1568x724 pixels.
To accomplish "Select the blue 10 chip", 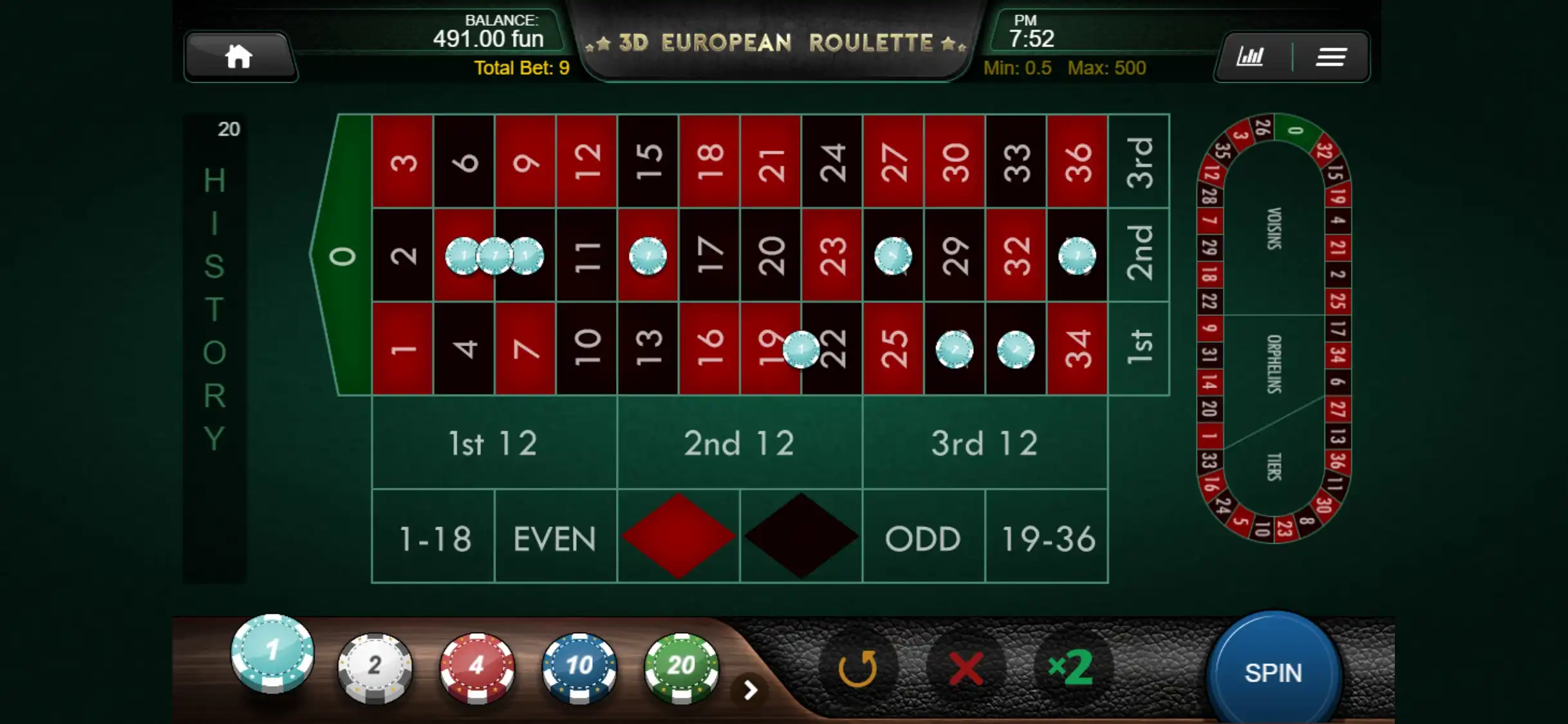I will (579, 665).
